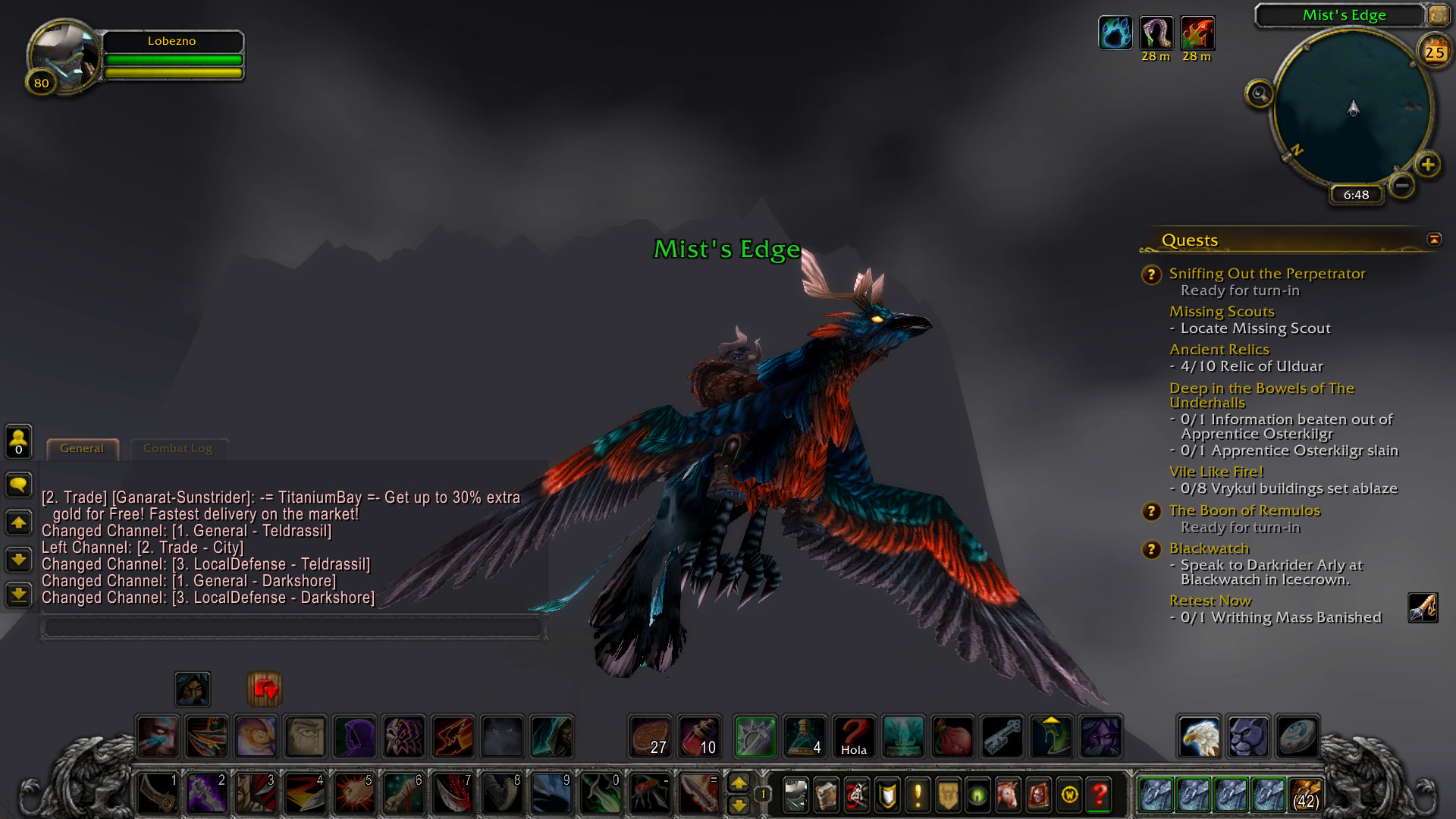Run the Hola macro button
The width and height of the screenshot is (1456, 819).
[853, 736]
